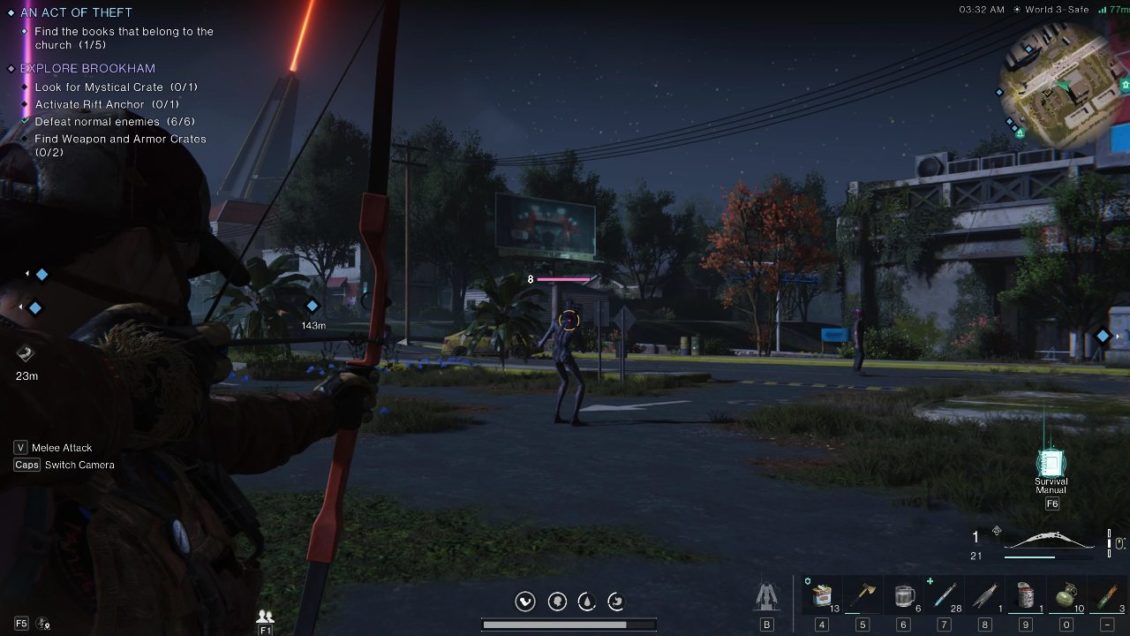Click the team members icon
1130x636 pixels.
(265, 617)
